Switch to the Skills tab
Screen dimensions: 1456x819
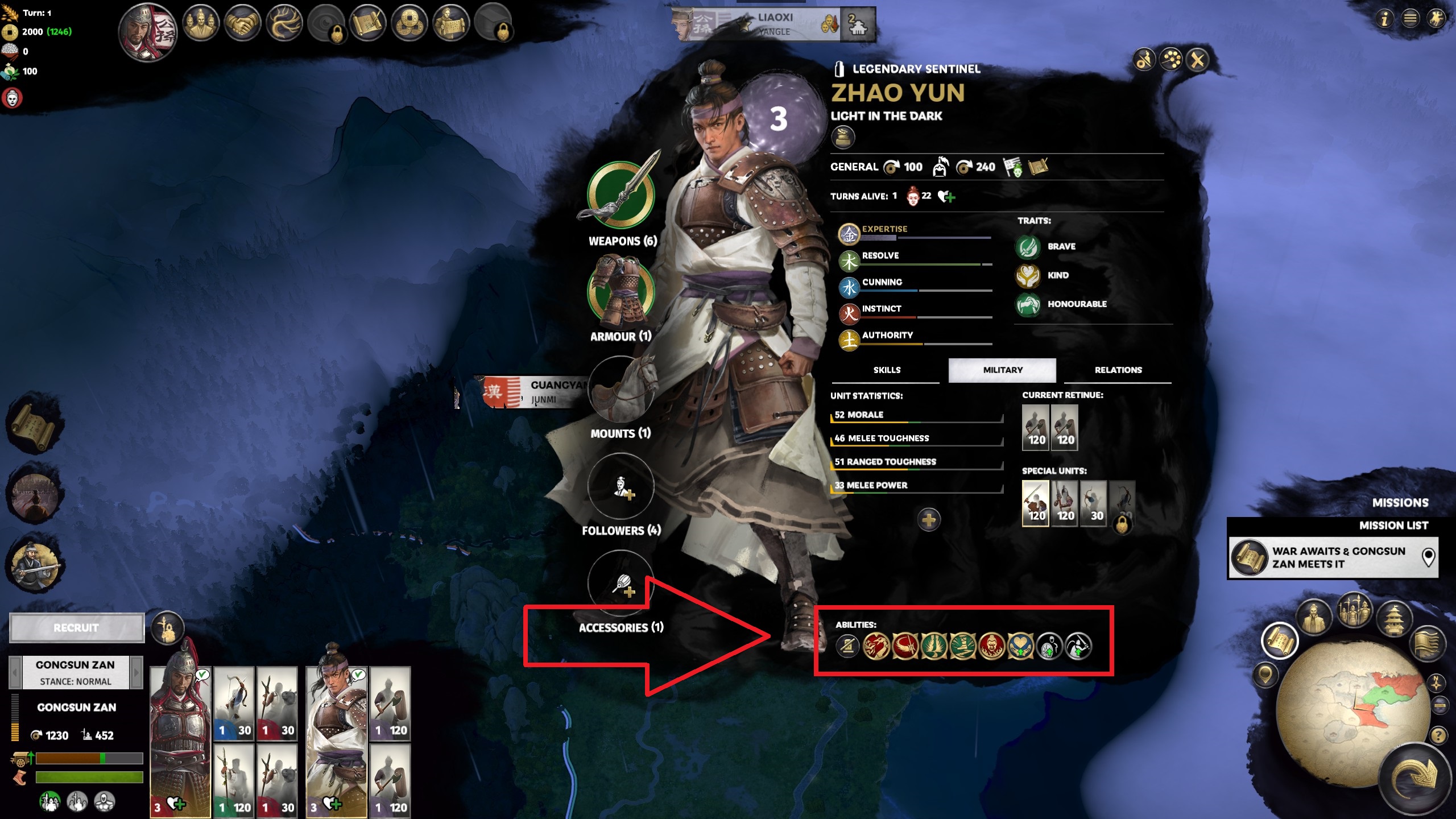point(886,370)
